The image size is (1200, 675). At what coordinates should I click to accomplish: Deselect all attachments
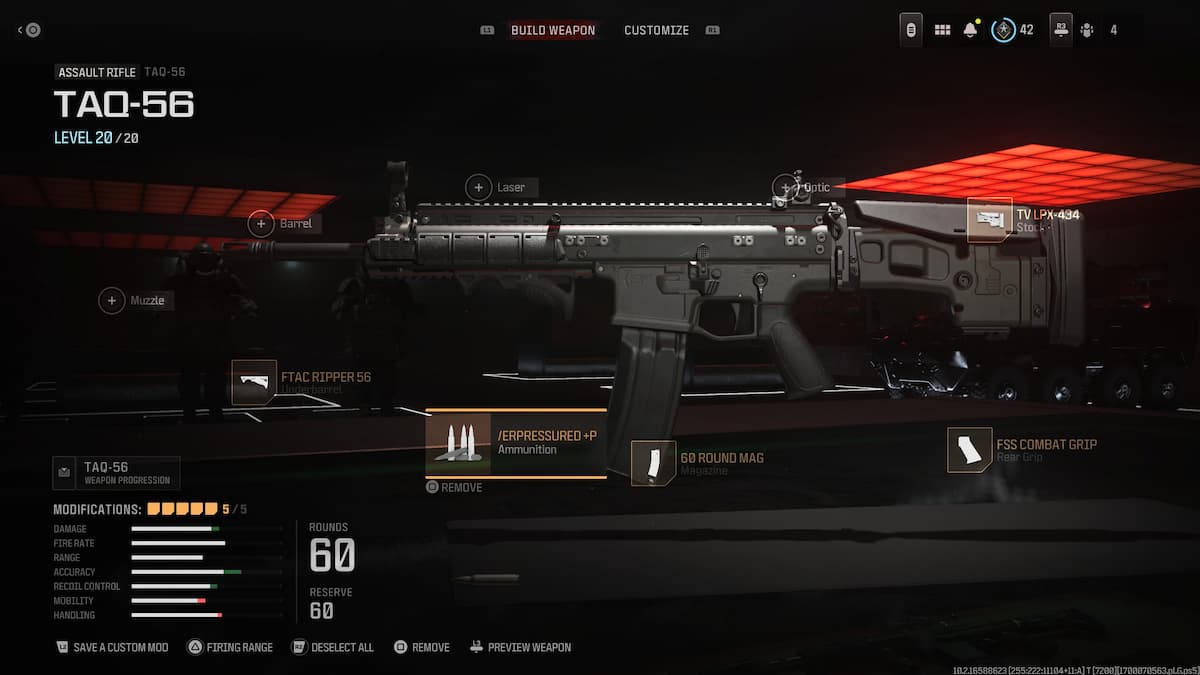(x=332, y=647)
